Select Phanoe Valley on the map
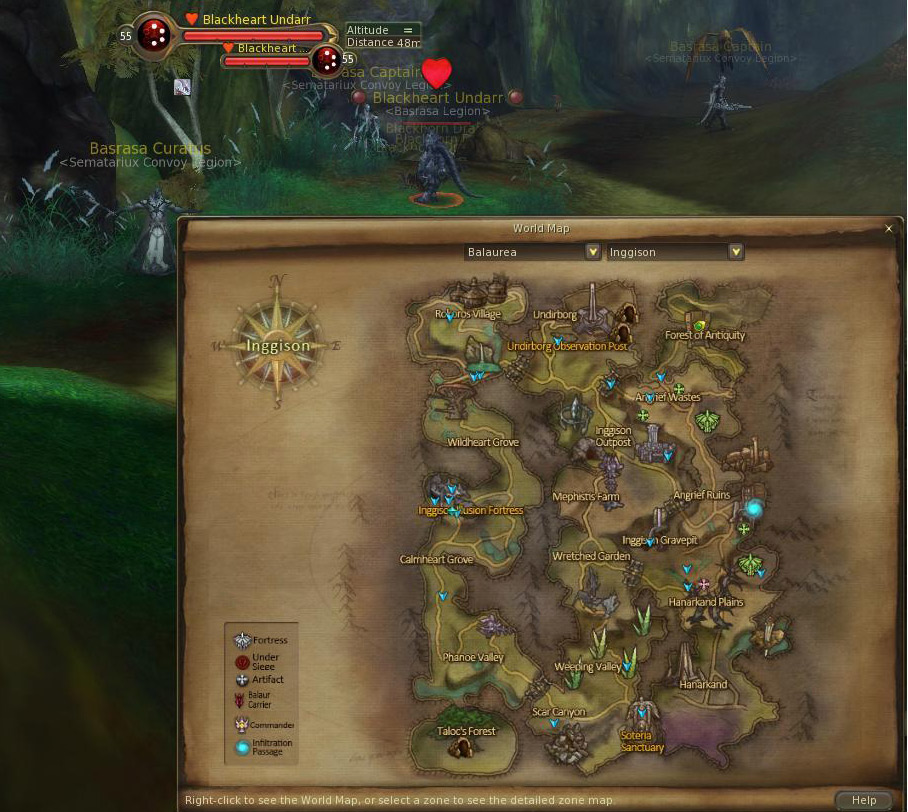Viewport: 908px width, 812px height. (x=473, y=657)
